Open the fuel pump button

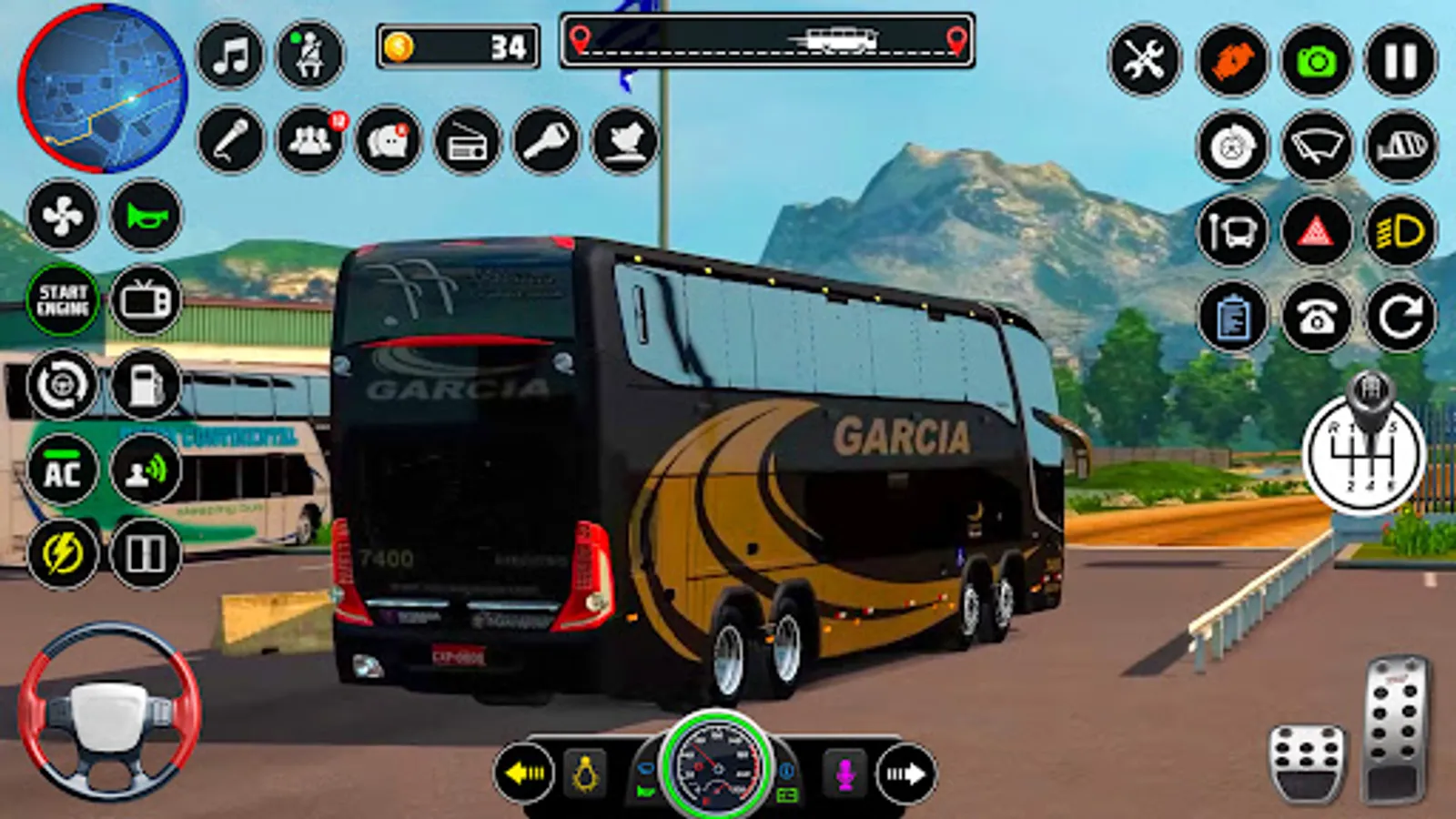[x=146, y=385]
